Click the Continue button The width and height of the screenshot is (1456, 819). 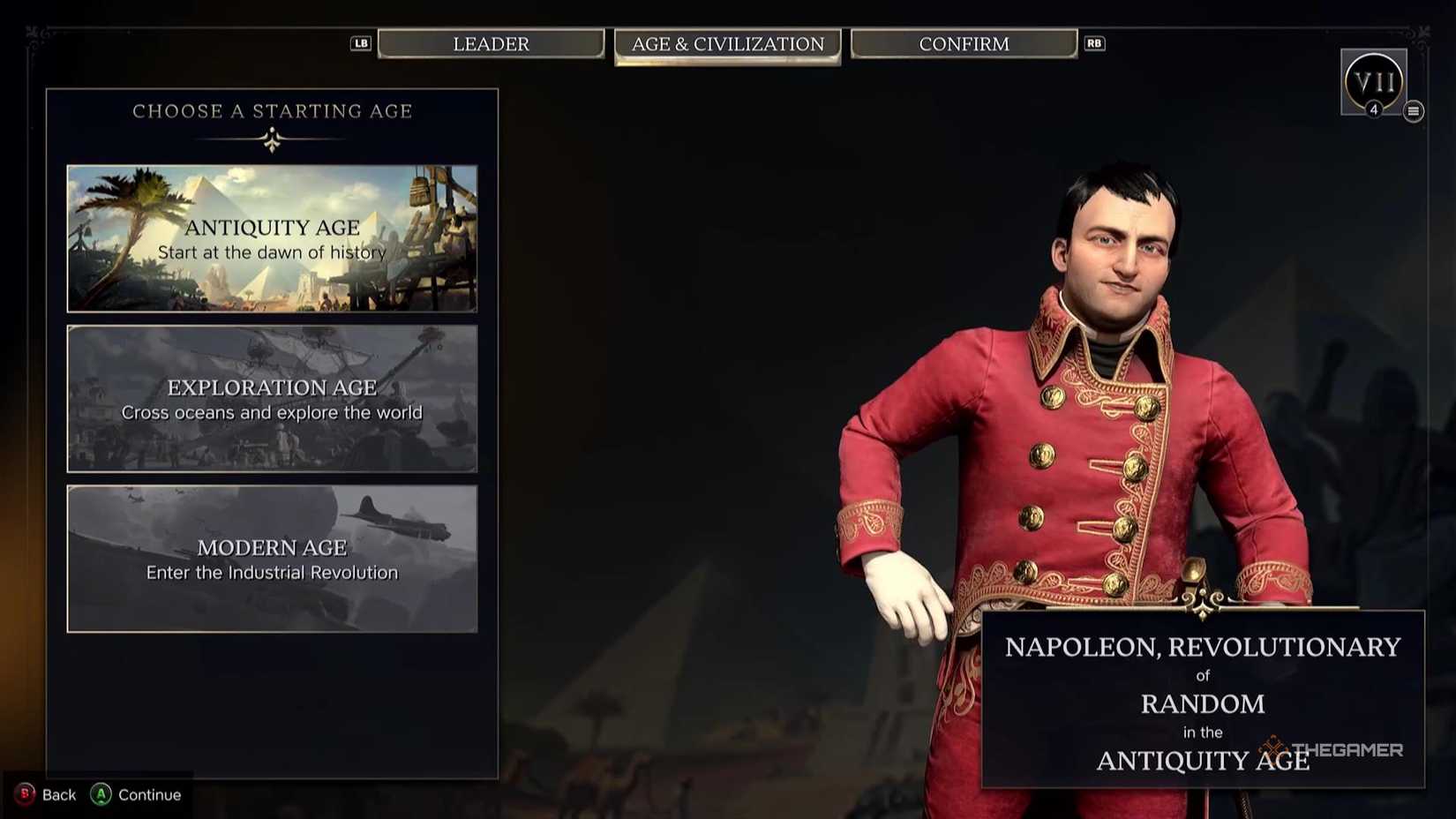[138, 794]
